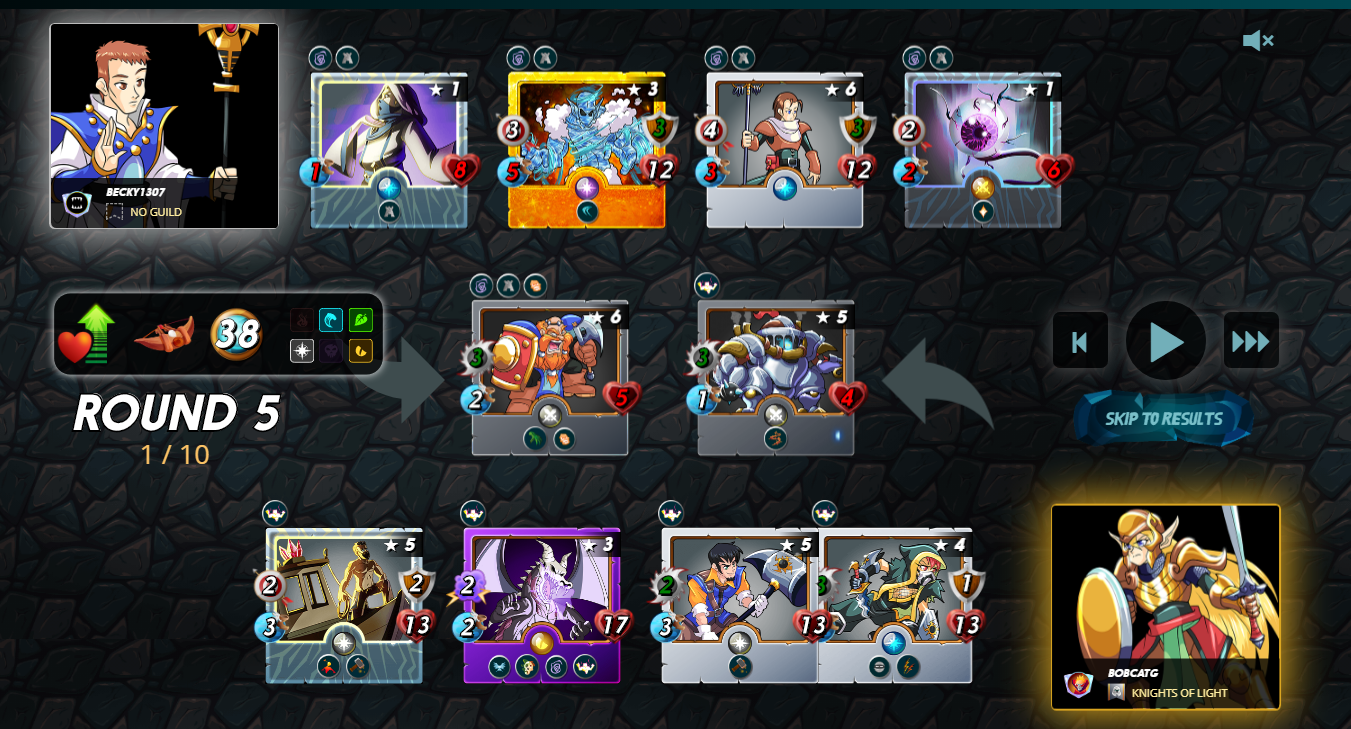The width and height of the screenshot is (1351, 729).
Task: Mute the battle sound effects
Action: (x=1258, y=40)
